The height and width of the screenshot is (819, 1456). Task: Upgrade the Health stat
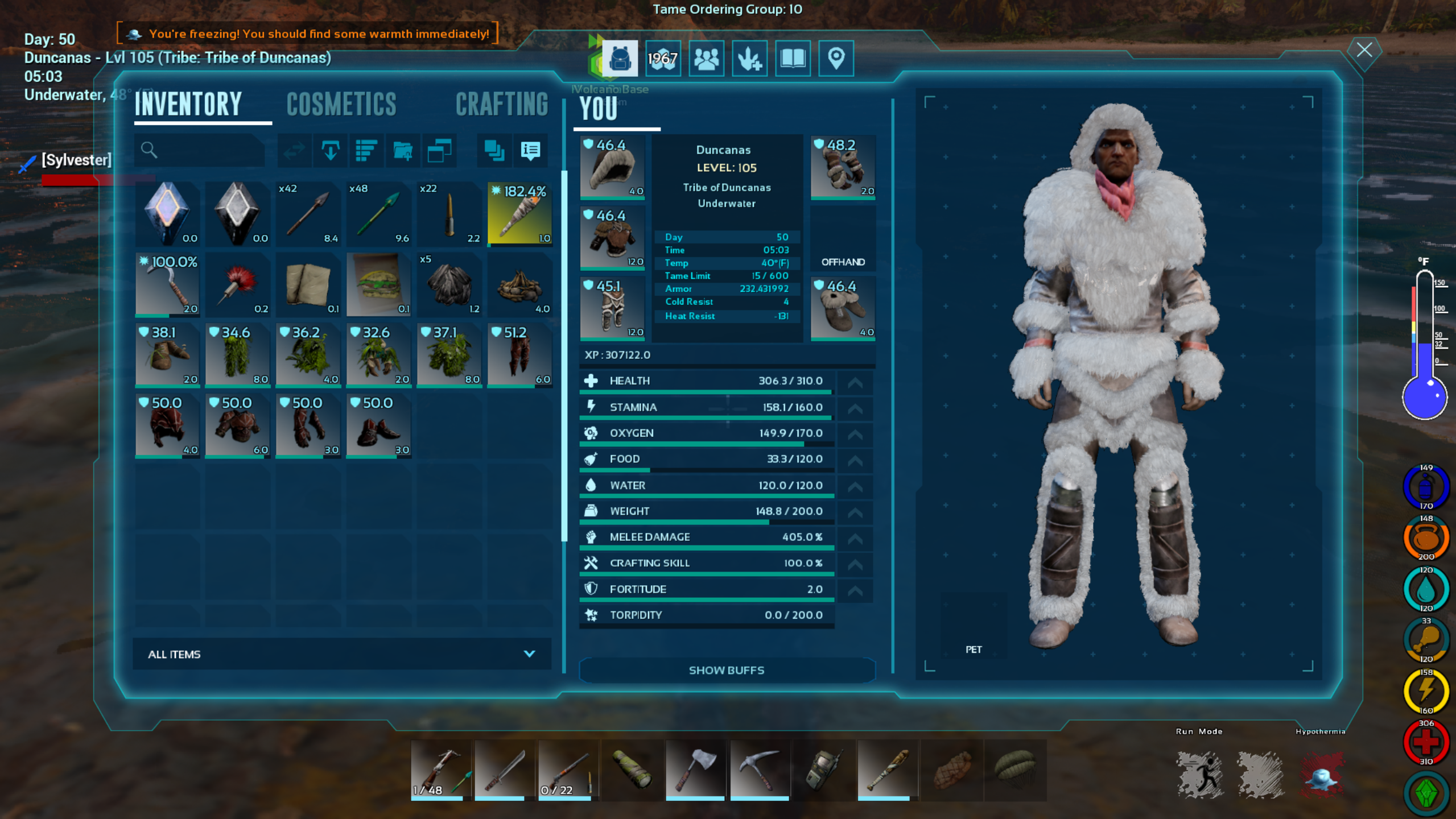855,382
